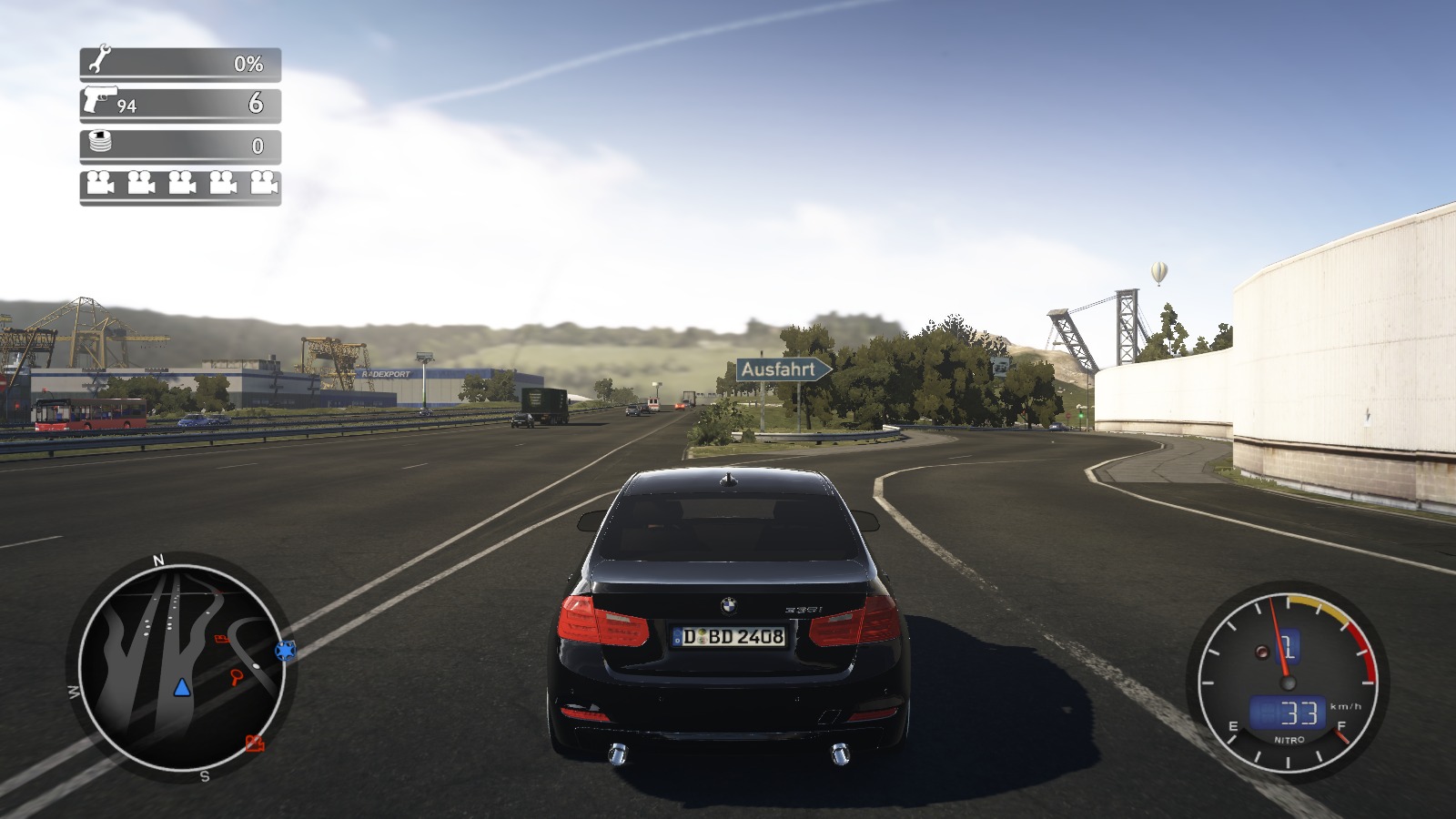
Task: Click the speedometer gauge with nitro display
Action: click(1286, 683)
